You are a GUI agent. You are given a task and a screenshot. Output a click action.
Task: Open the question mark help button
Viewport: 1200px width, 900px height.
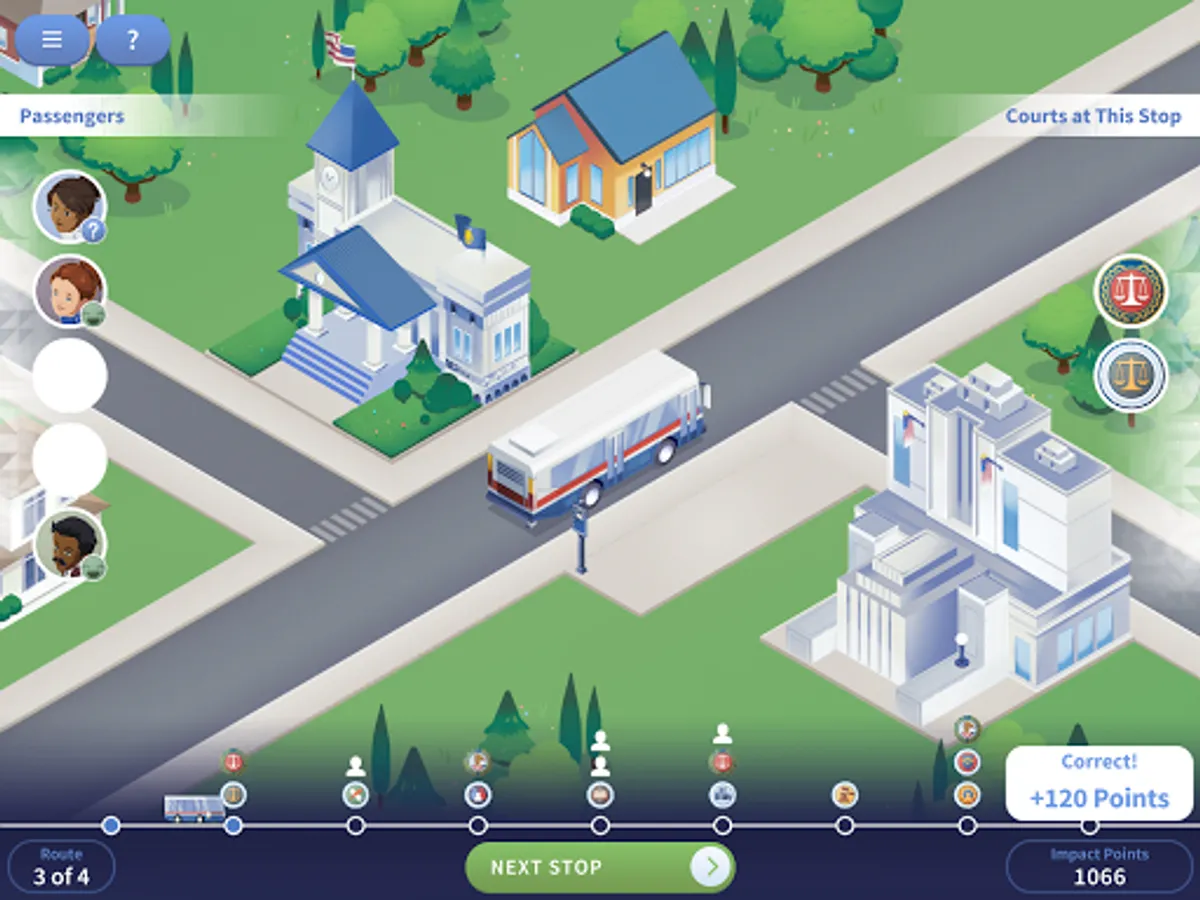[132, 41]
